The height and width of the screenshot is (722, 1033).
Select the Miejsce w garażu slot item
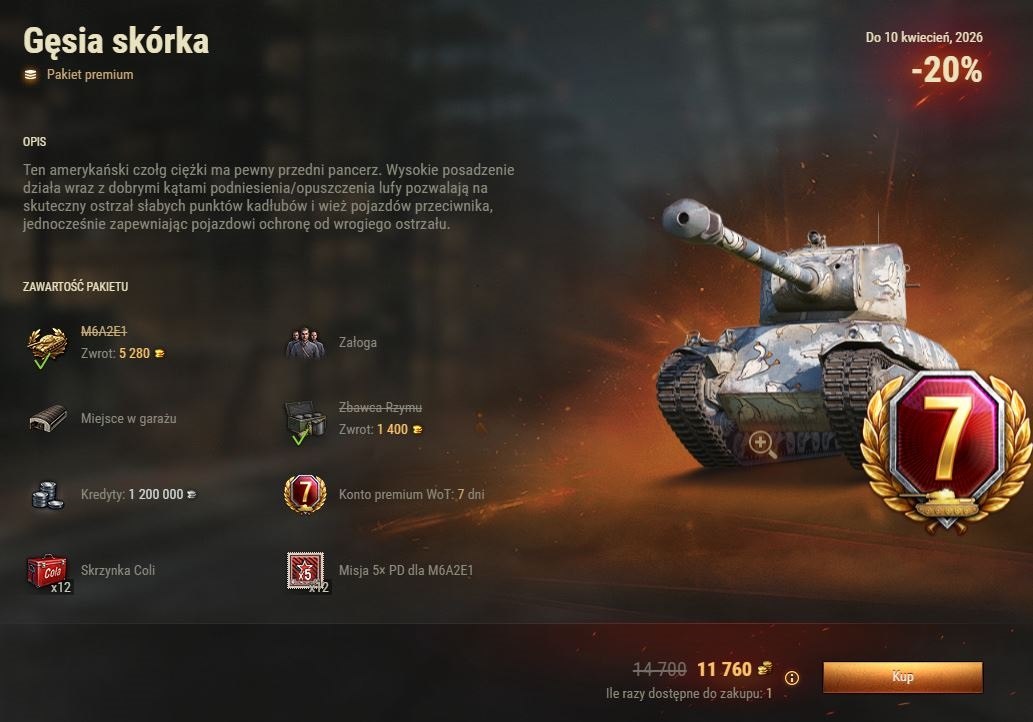tap(48, 418)
